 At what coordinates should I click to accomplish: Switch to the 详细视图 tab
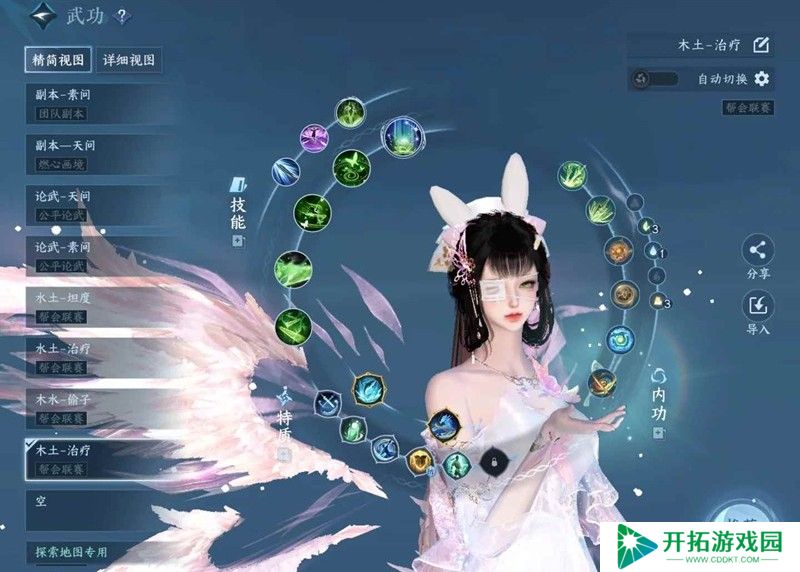point(130,60)
